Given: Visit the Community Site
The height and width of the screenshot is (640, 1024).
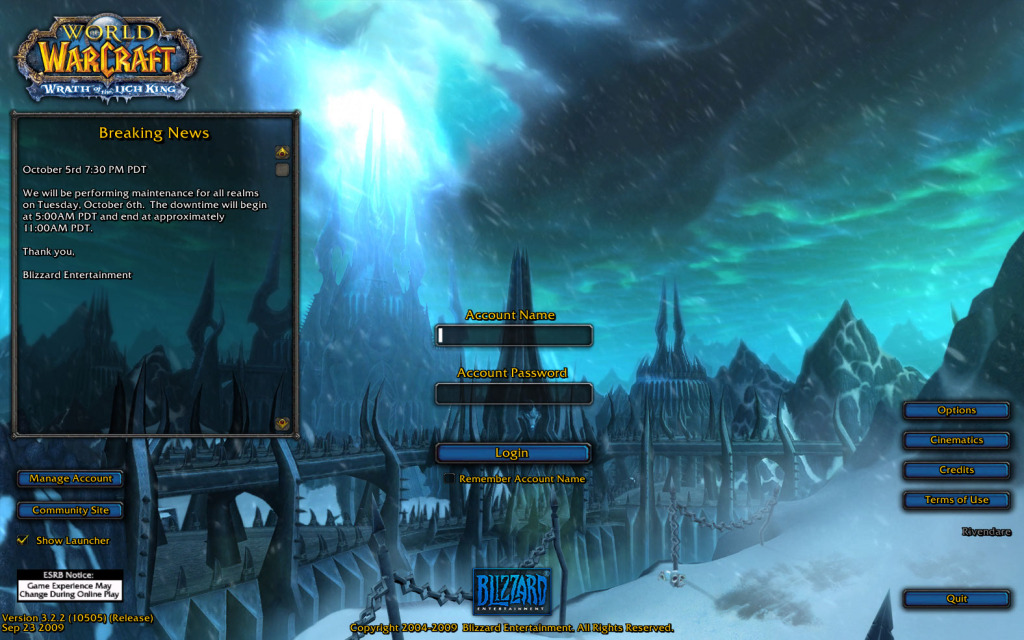Looking at the screenshot, I should point(70,510).
